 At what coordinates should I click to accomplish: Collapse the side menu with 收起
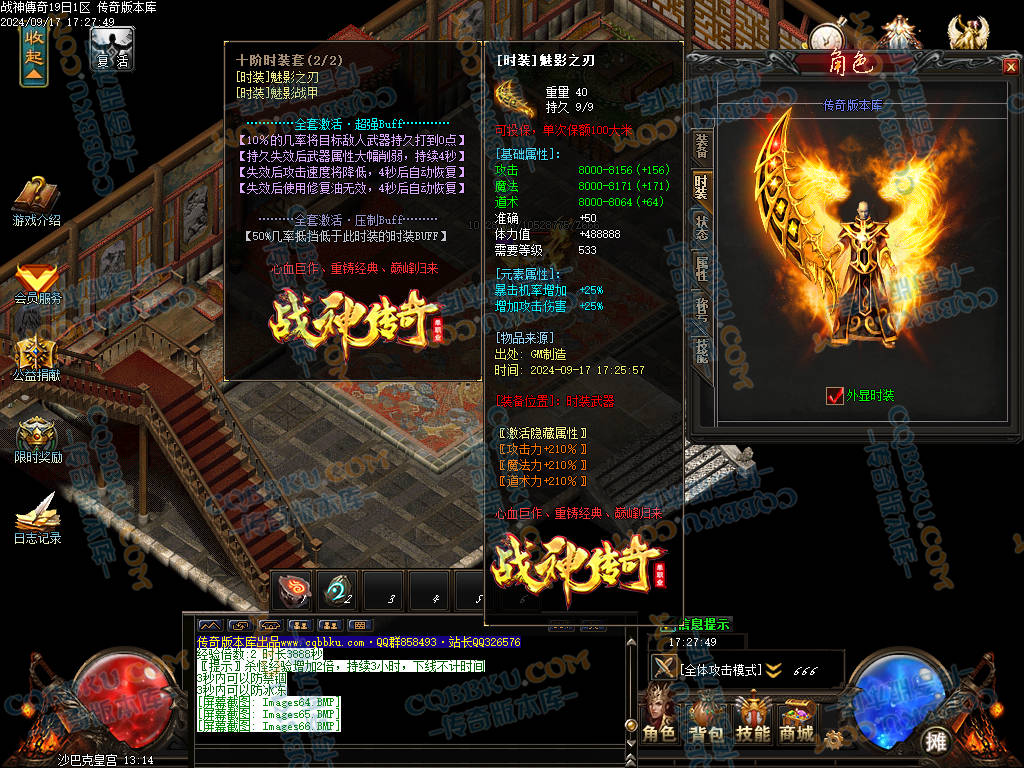[34, 57]
